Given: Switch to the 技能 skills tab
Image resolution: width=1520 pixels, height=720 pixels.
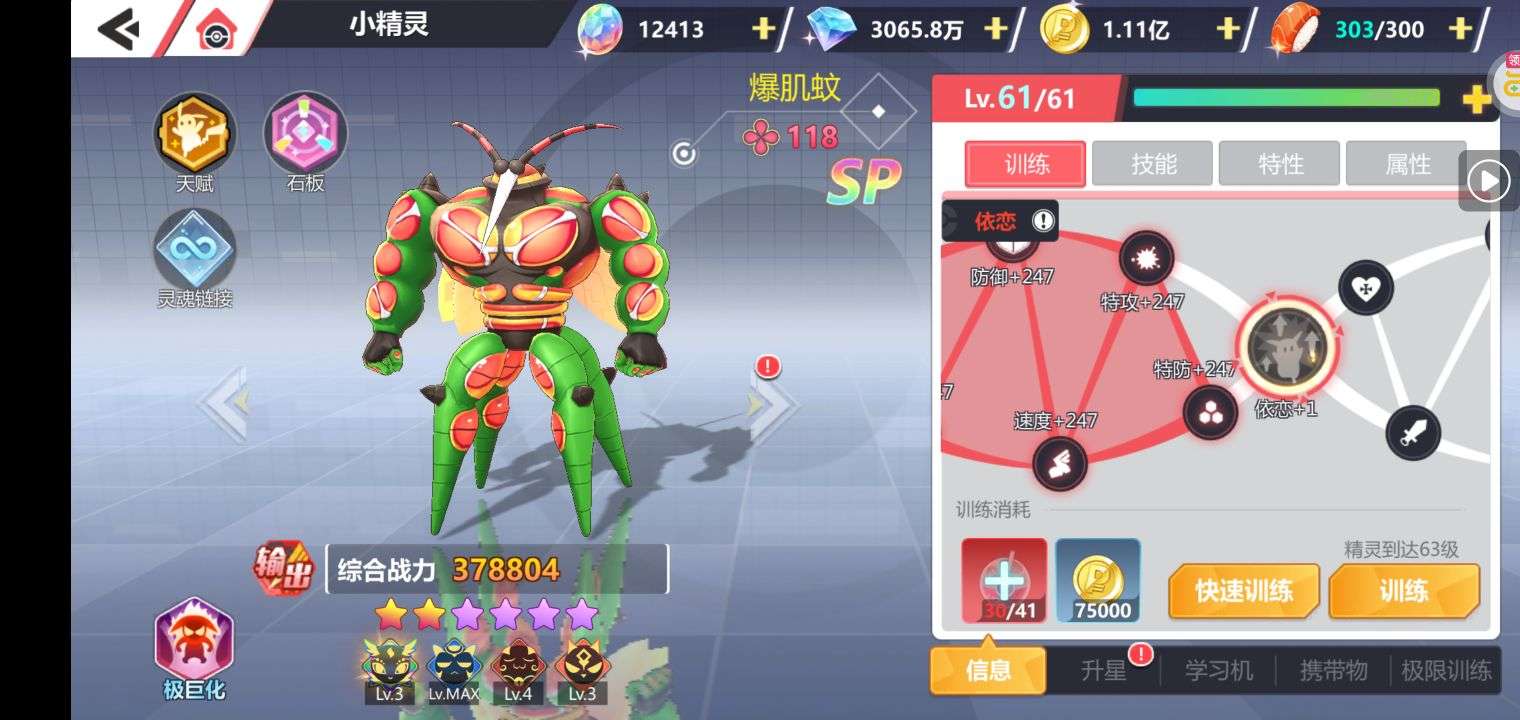Looking at the screenshot, I should 1153,164.
